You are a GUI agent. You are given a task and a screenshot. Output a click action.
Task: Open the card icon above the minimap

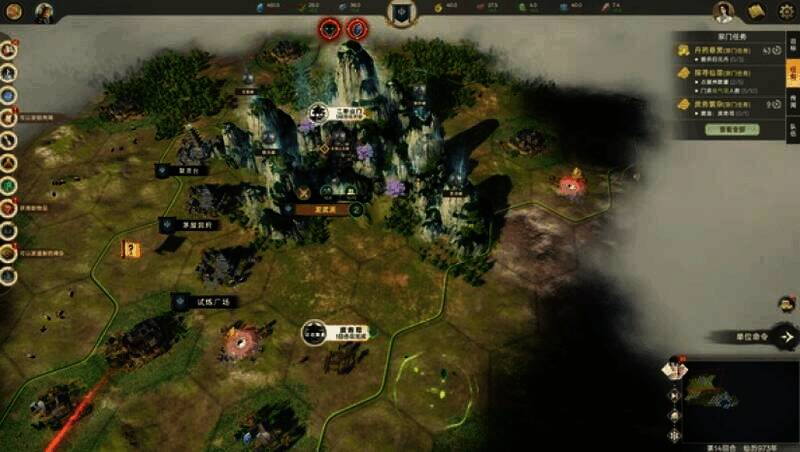click(x=673, y=370)
